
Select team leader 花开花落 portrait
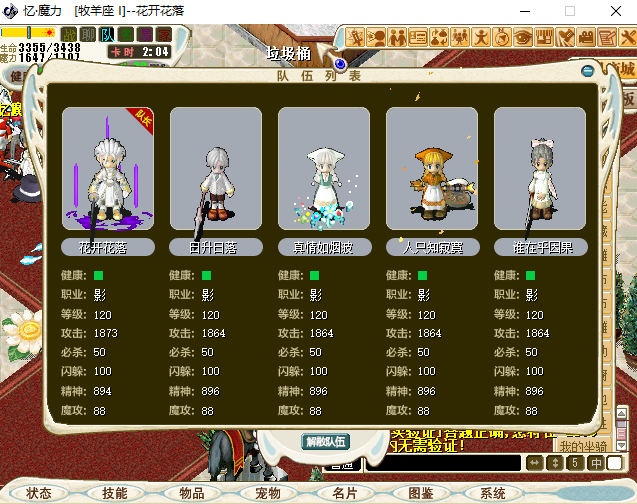(x=108, y=170)
